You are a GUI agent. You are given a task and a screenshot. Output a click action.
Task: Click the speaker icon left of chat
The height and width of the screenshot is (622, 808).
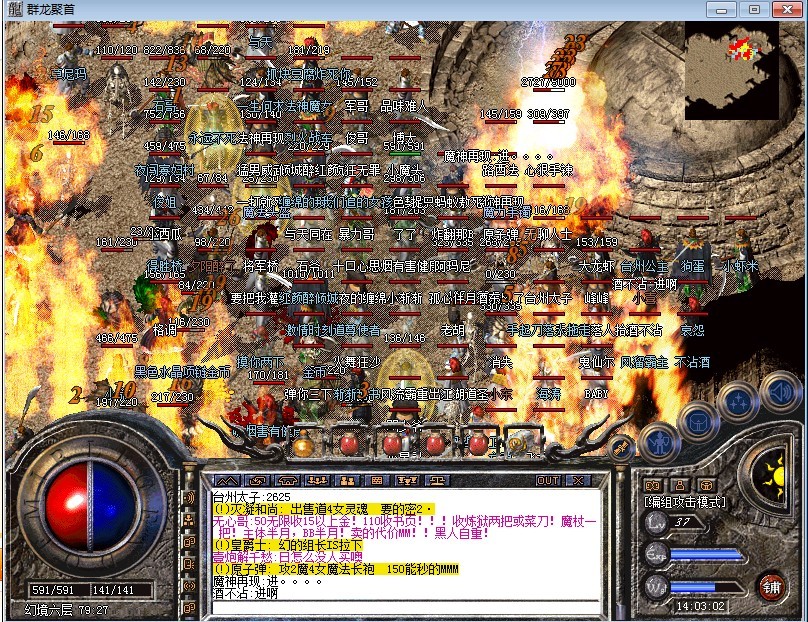(x=189, y=498)
